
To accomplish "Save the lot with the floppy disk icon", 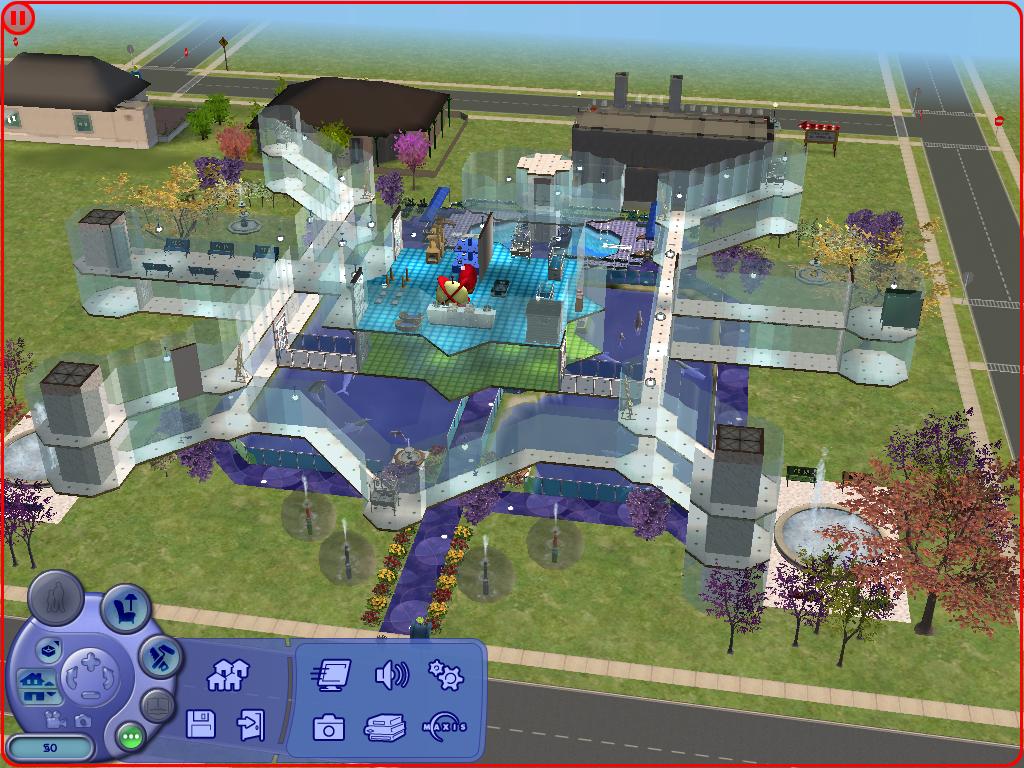I will click(201, 724).
